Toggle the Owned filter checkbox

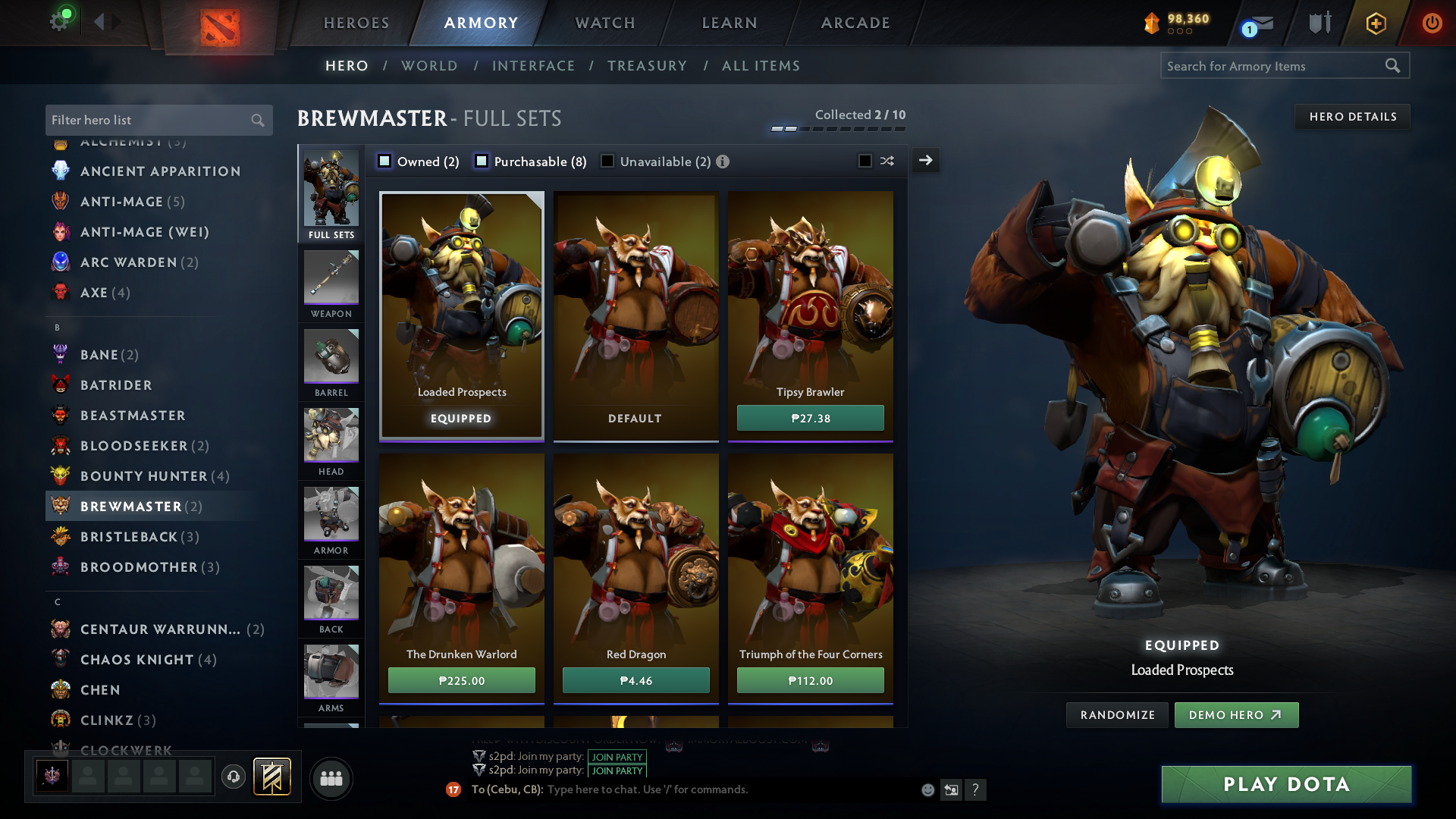(x=384, y=161)
